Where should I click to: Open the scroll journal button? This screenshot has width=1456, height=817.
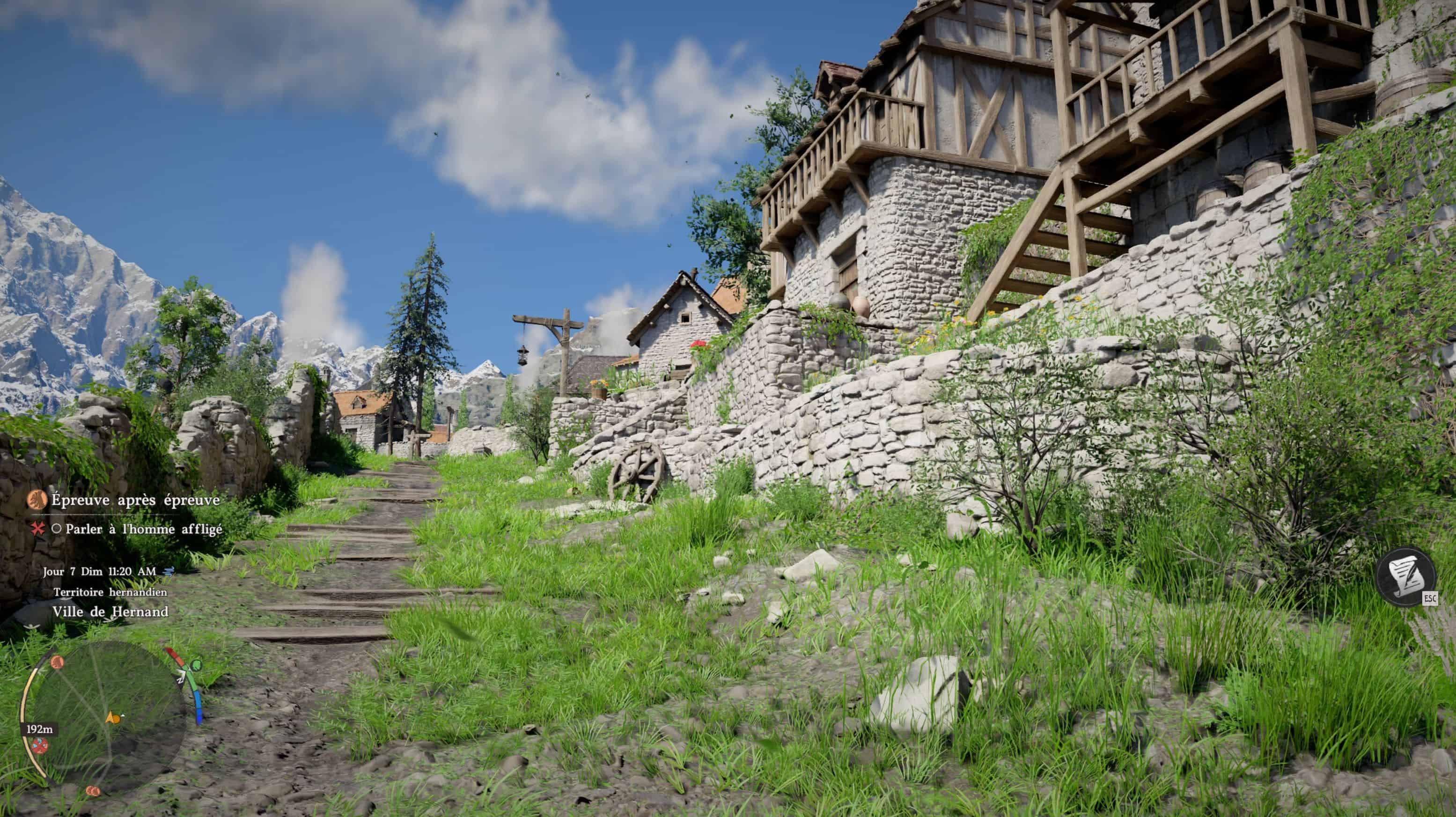coord(1405,578)
